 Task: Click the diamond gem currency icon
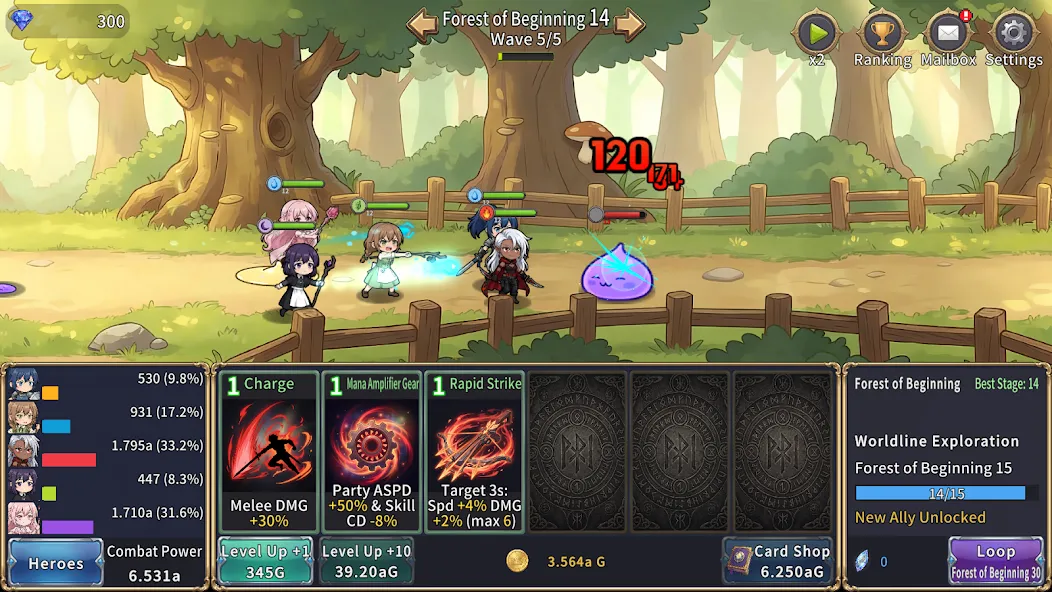coord(21,20)
